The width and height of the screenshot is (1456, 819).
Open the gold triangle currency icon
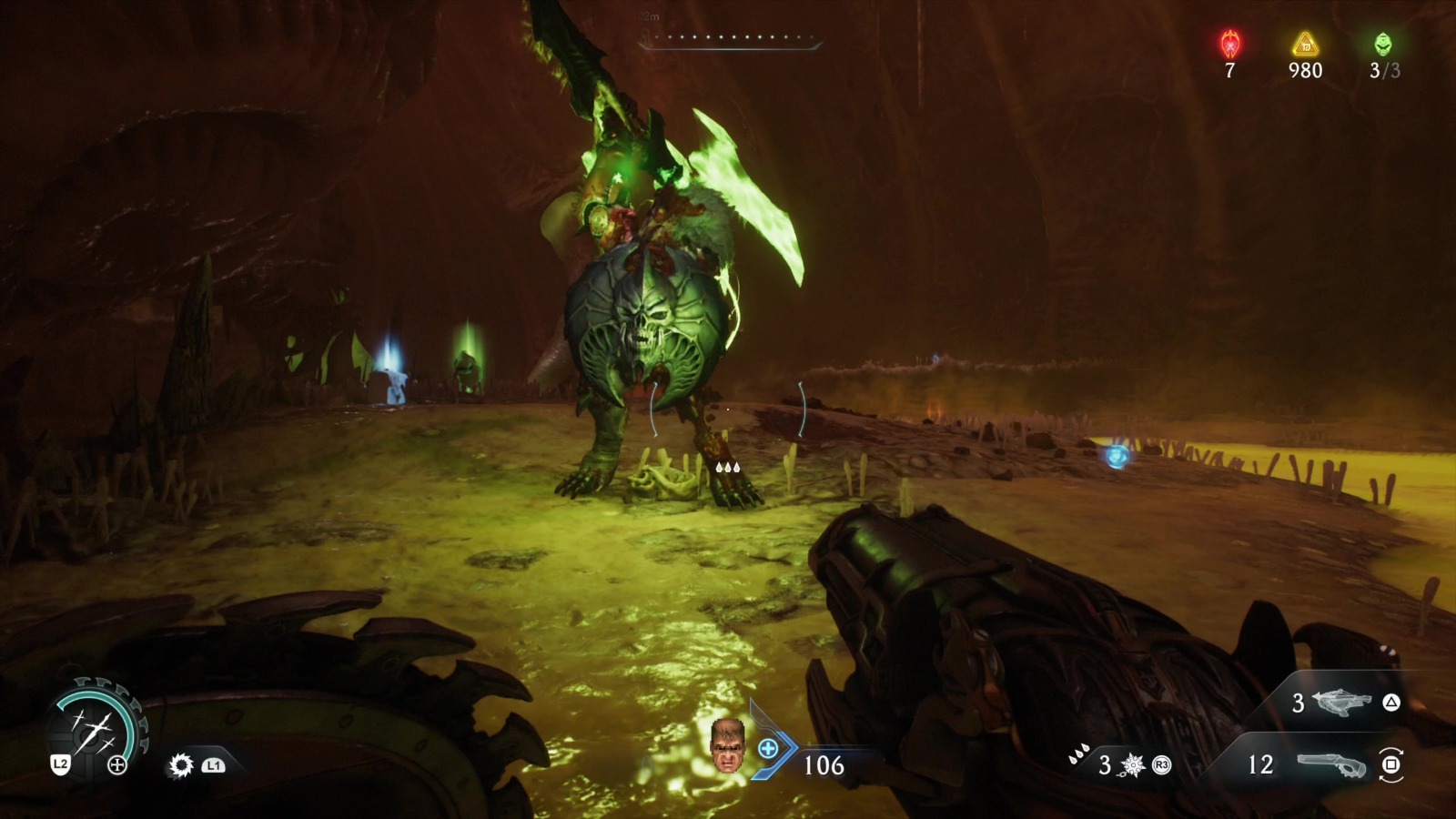pos(1306,44)
